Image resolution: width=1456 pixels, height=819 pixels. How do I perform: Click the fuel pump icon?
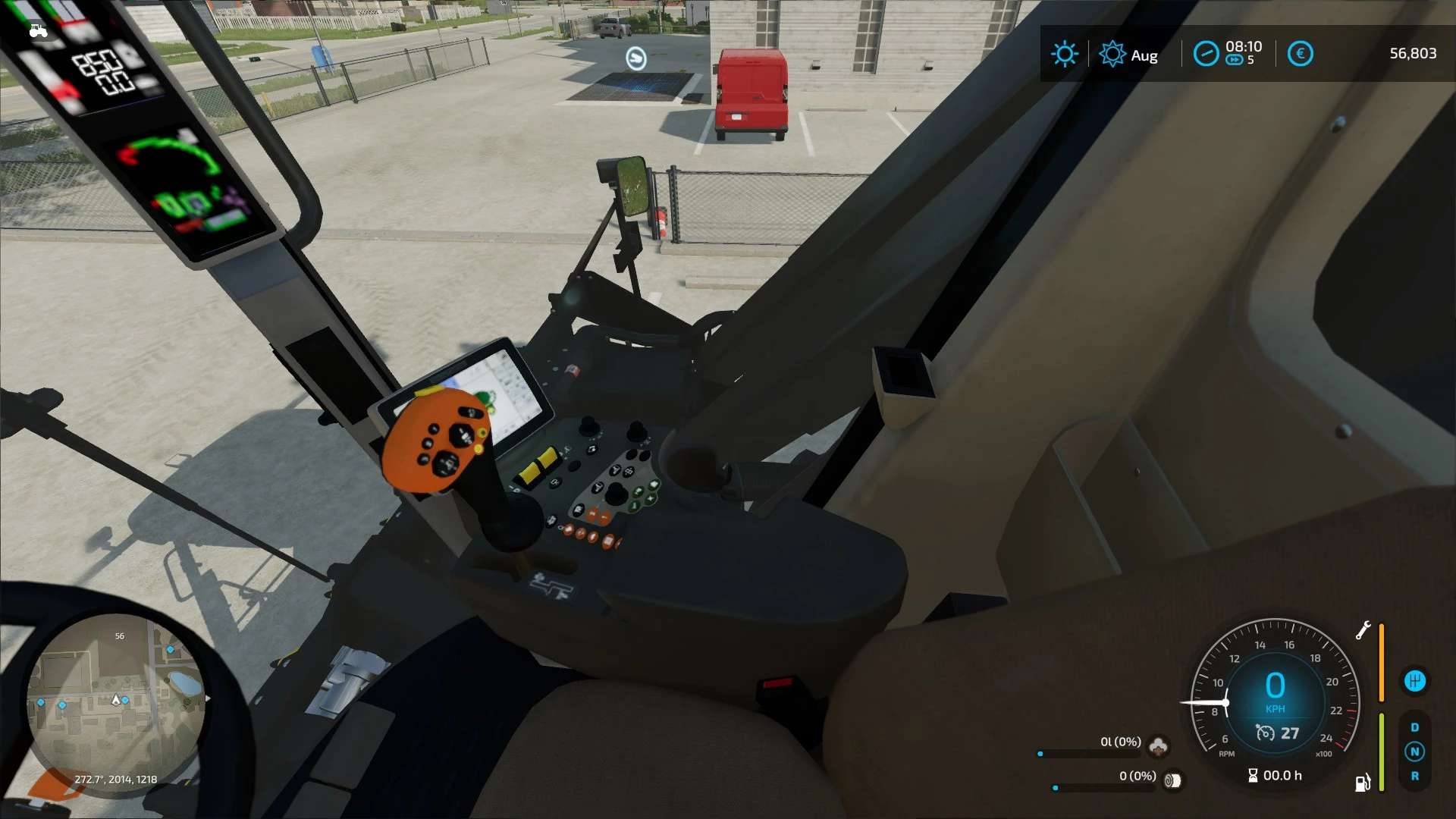pyautogui.click(x=1363, y=783)
